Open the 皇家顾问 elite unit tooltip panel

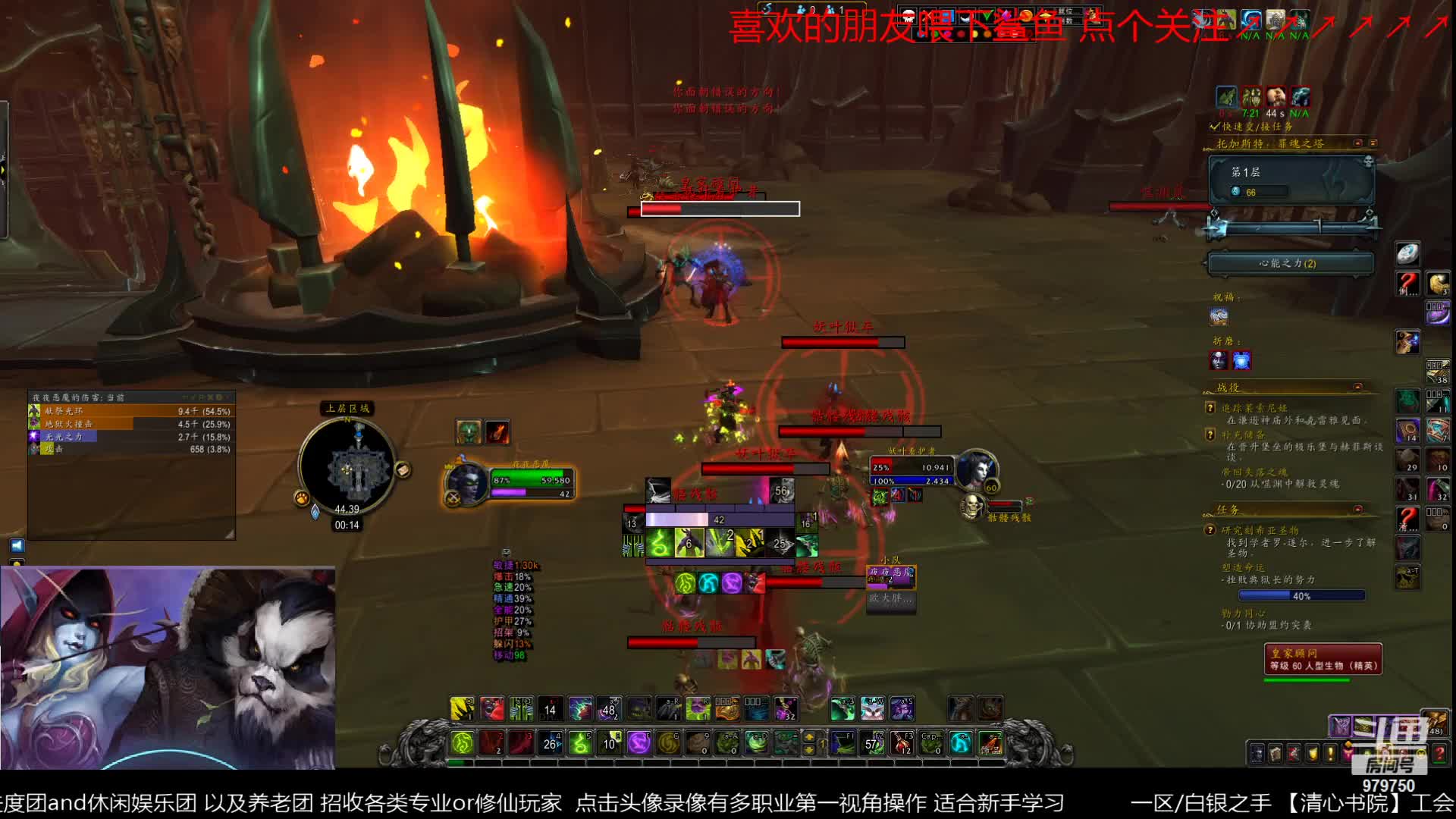tap(1323, 659)
